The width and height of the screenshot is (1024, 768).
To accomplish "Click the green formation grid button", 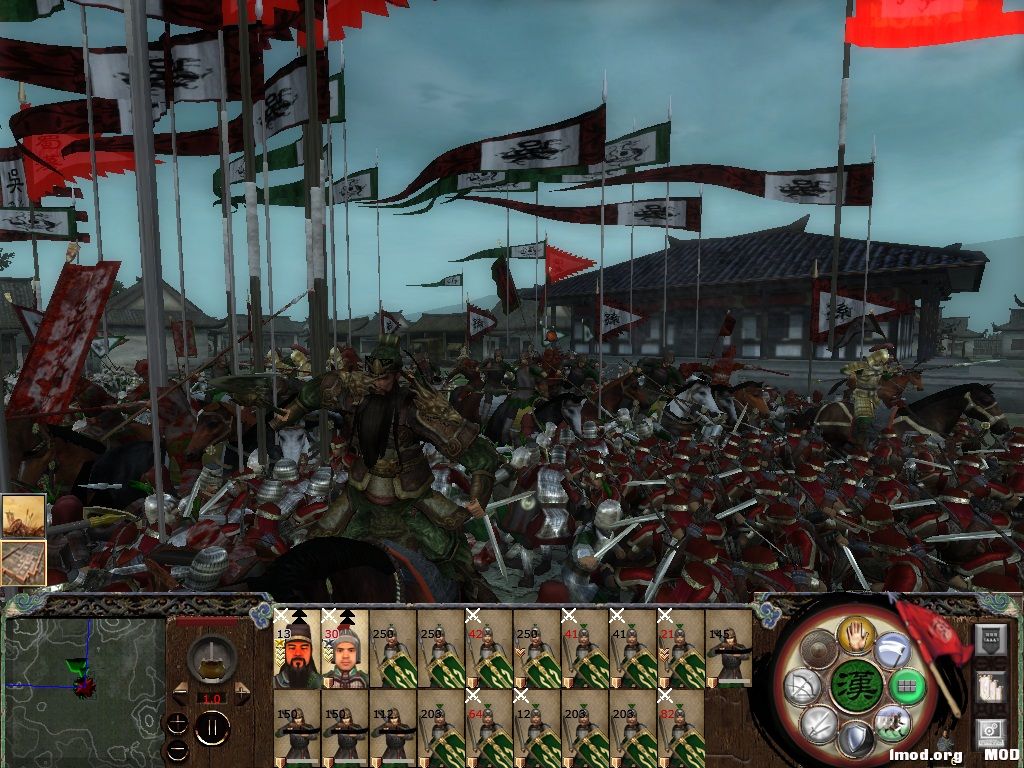I will tap(907, 686).
